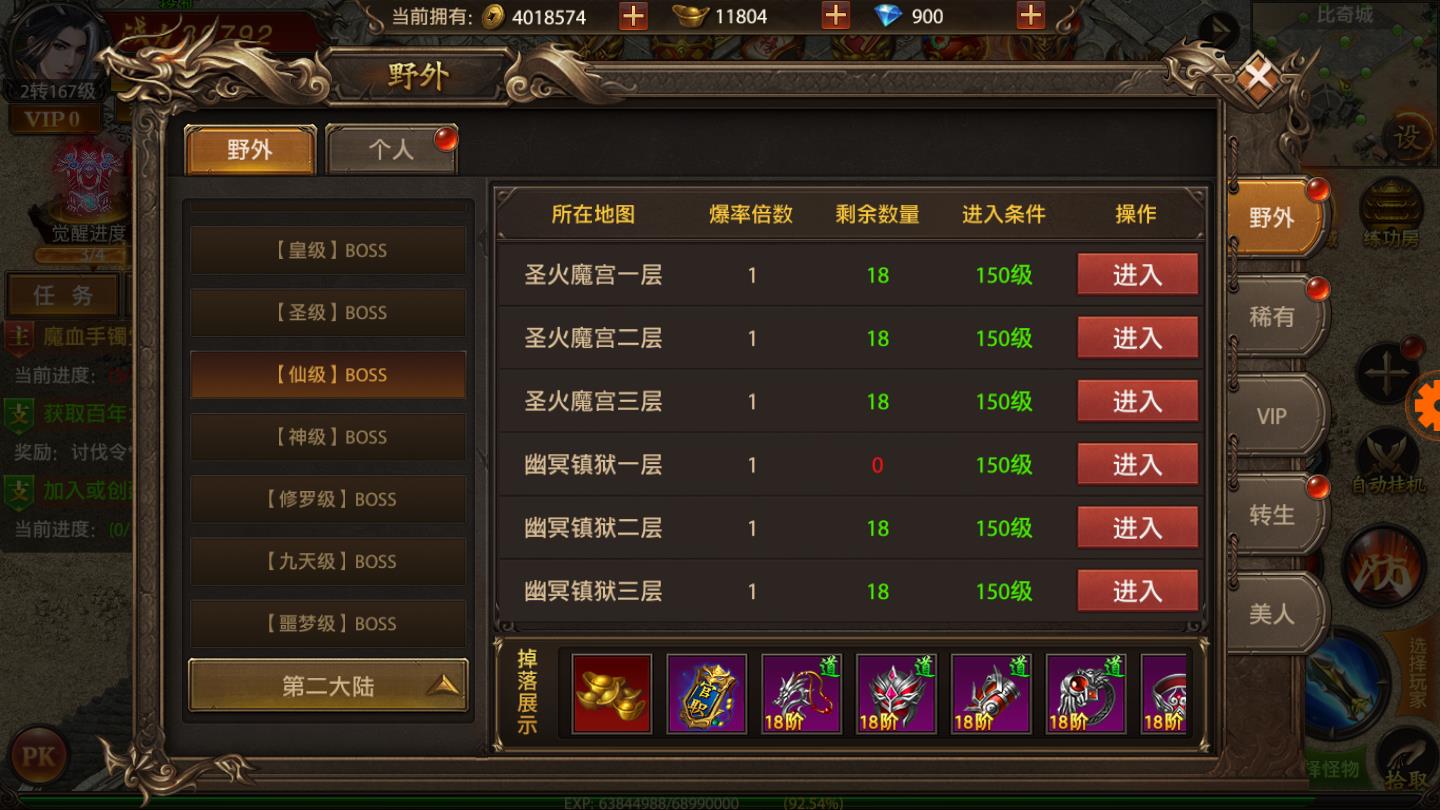Switch to the 野外 tab
This screenshot has width=1440, height=810.
tap(249, 150)
